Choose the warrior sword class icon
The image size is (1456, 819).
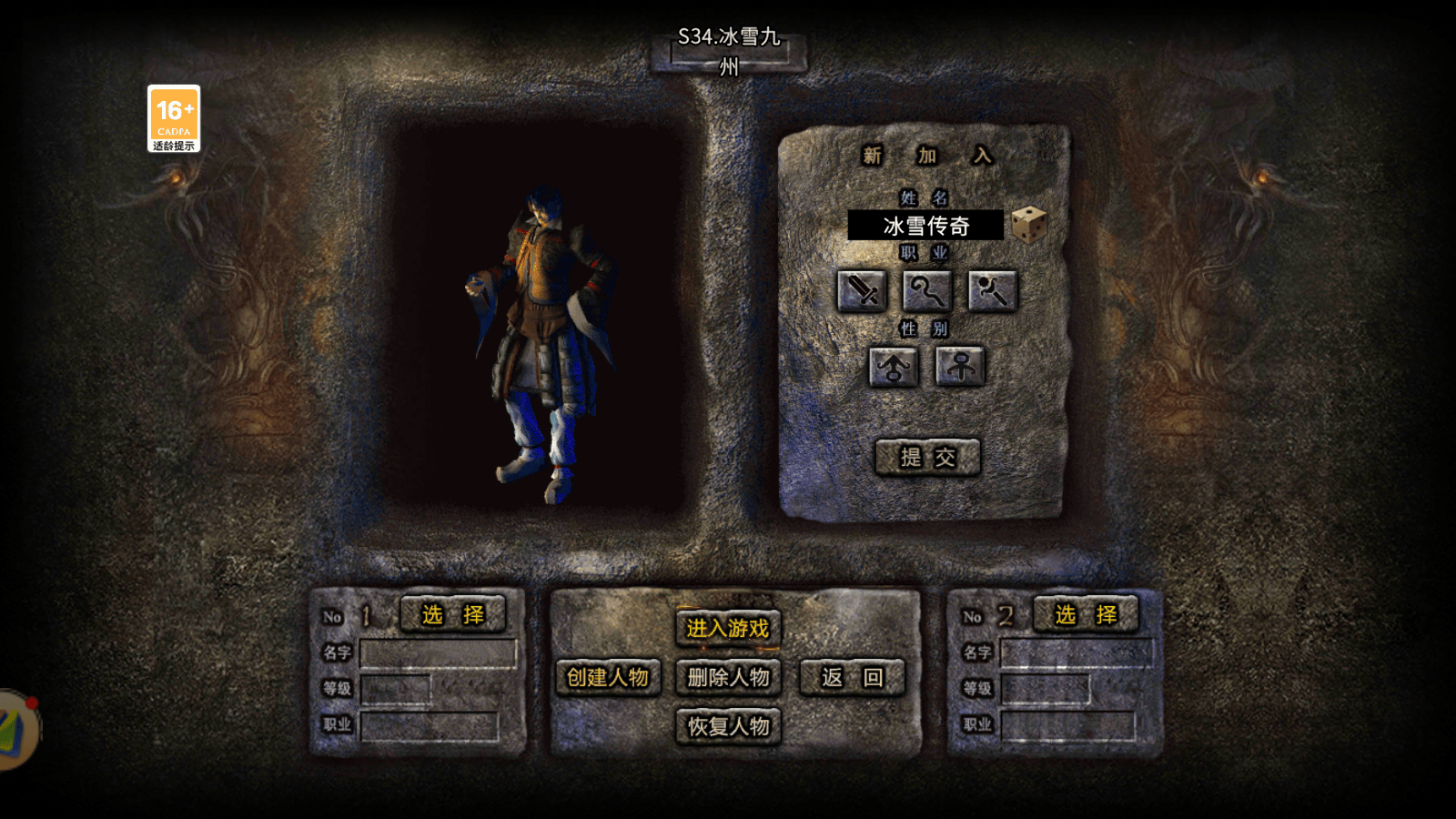861,291
